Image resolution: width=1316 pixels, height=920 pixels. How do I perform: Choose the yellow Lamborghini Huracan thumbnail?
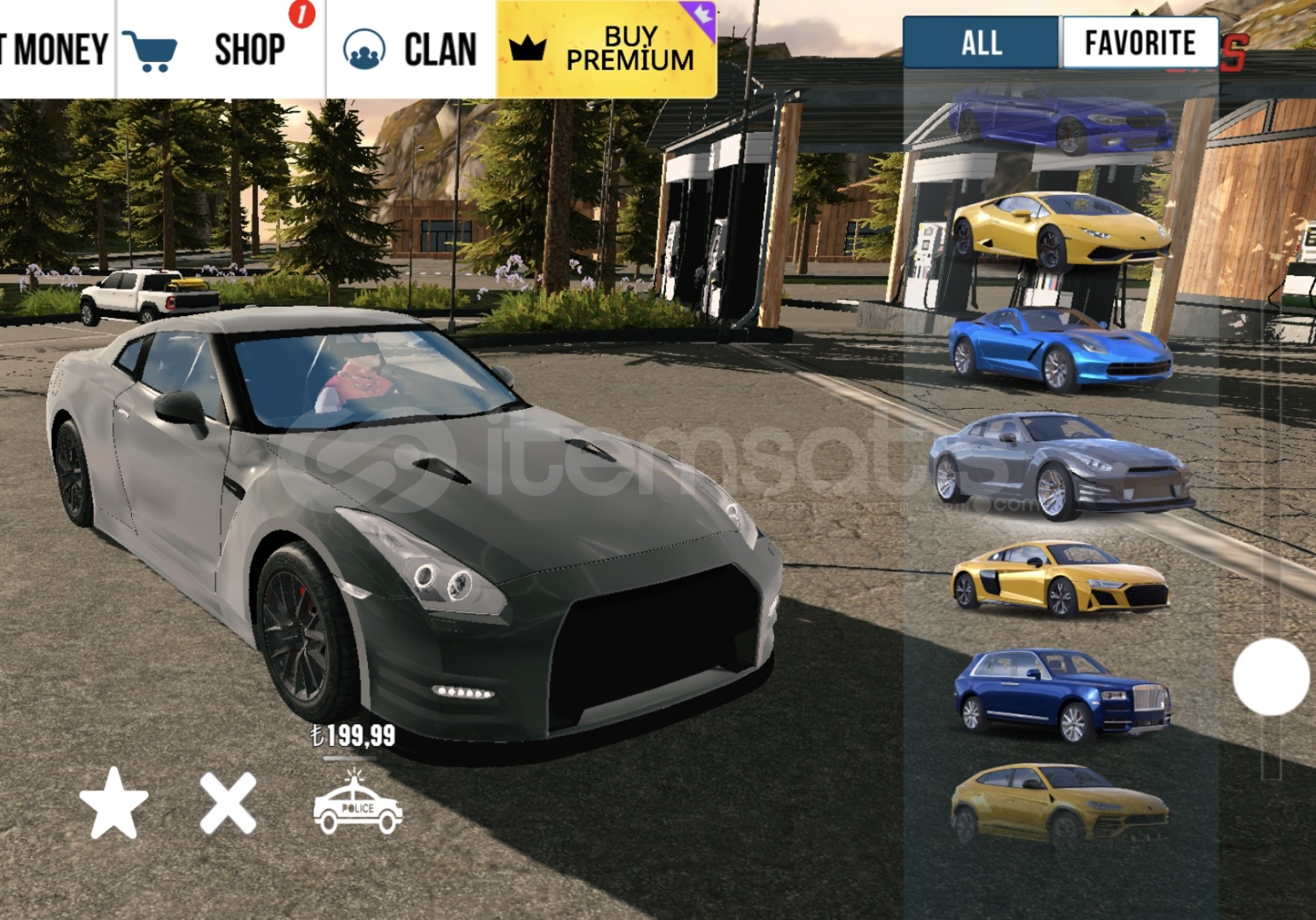click(1060, 230)
